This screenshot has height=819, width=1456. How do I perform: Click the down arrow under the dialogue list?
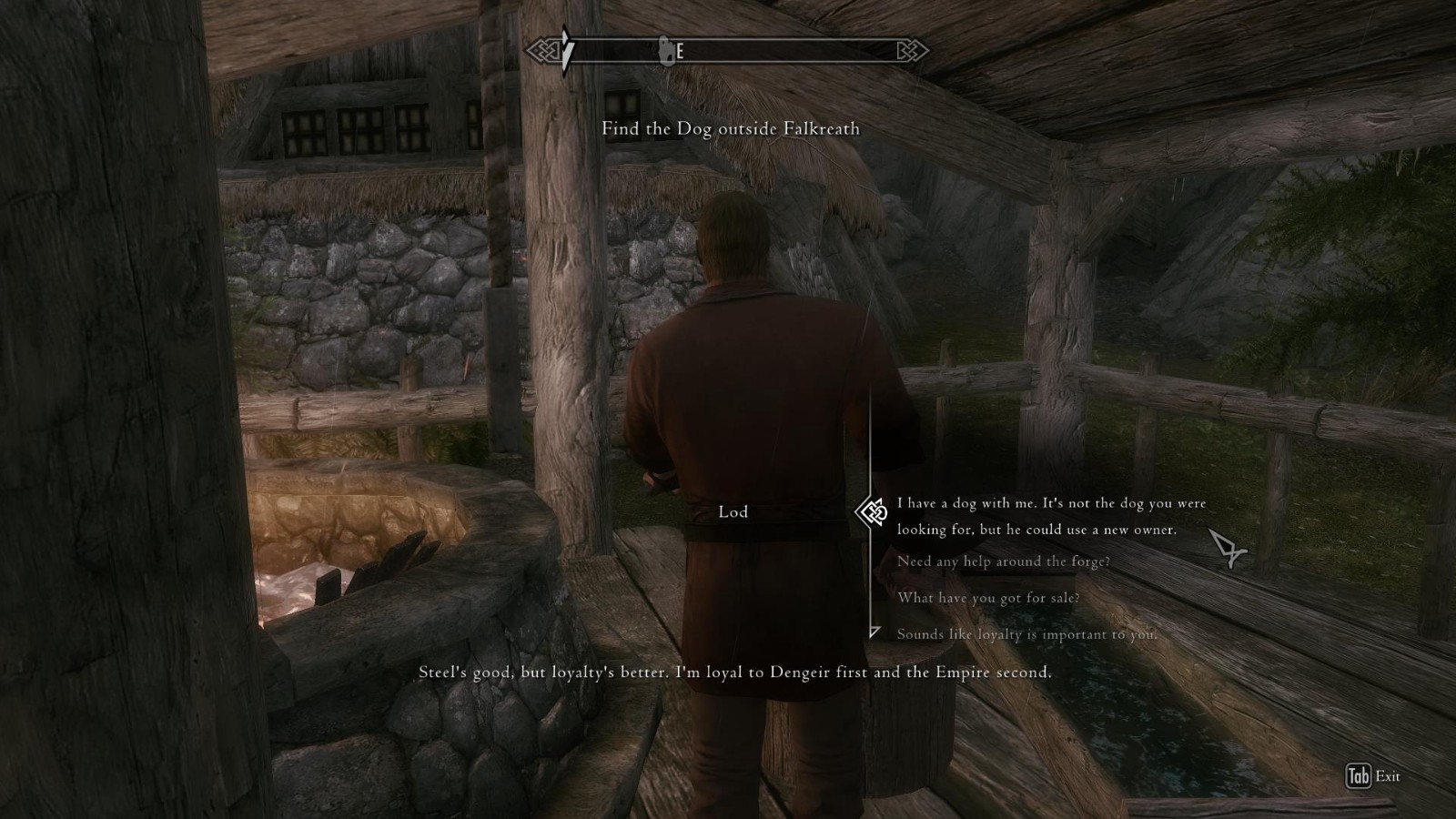[x=874, y=632]
